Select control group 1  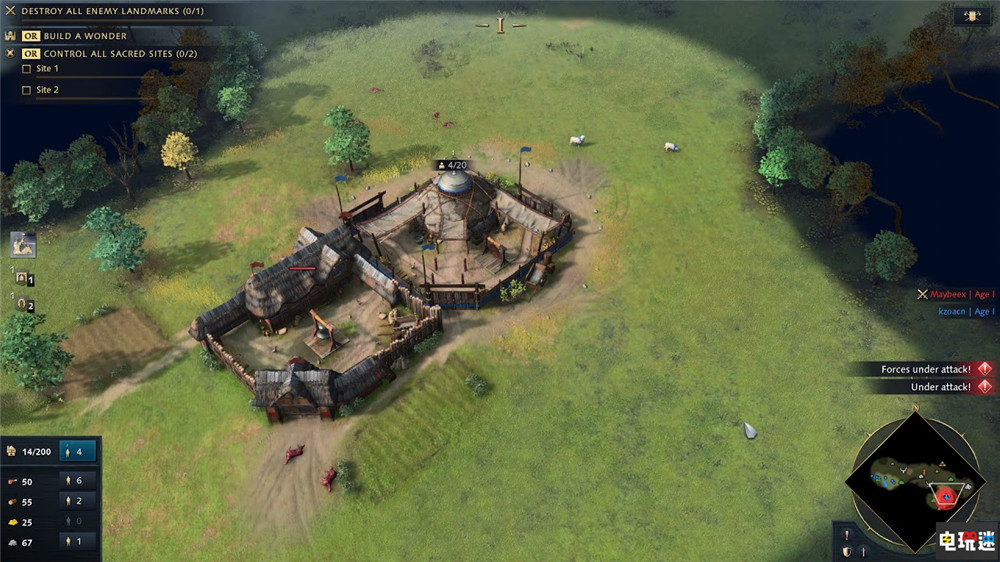(x=24, y=279)
